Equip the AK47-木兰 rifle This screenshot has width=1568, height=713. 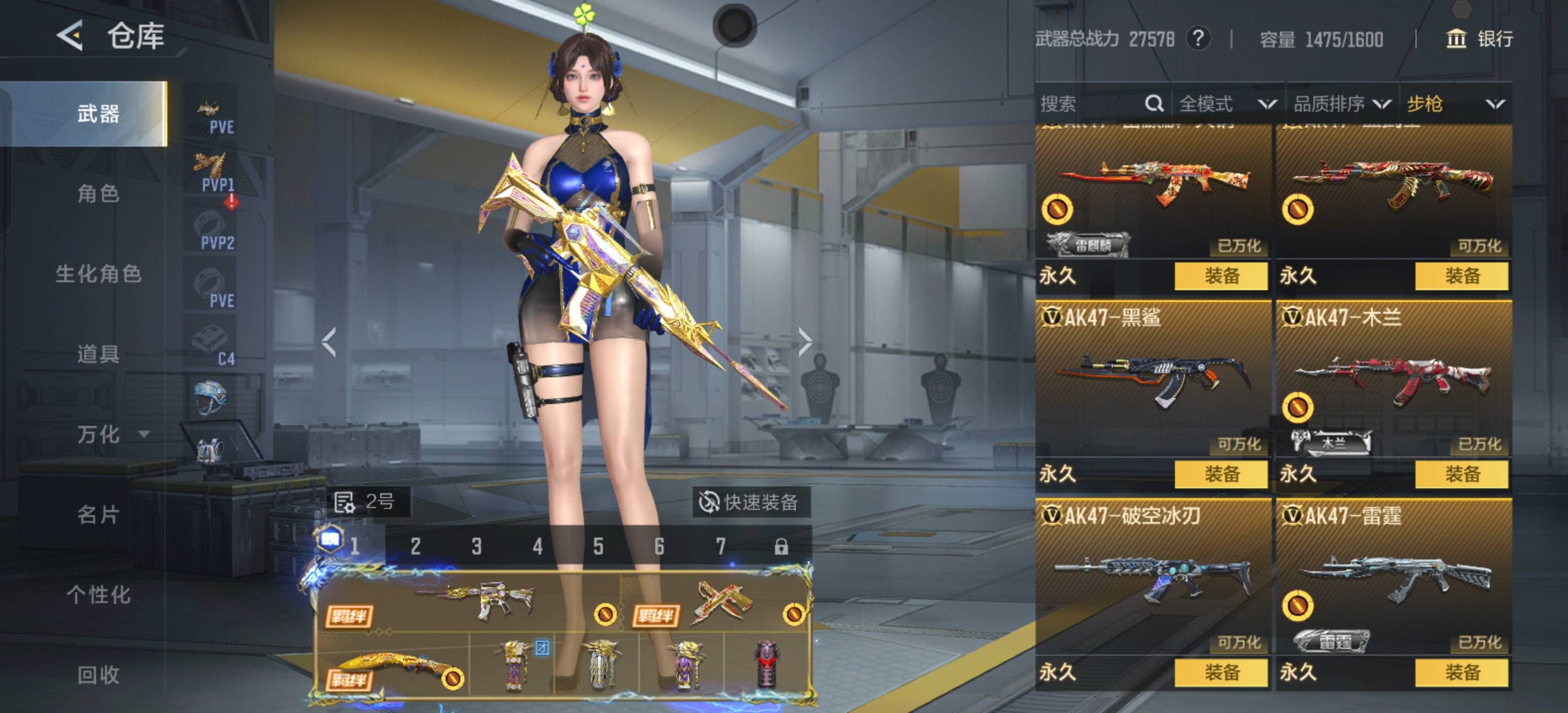click(x=1462, y=474)
